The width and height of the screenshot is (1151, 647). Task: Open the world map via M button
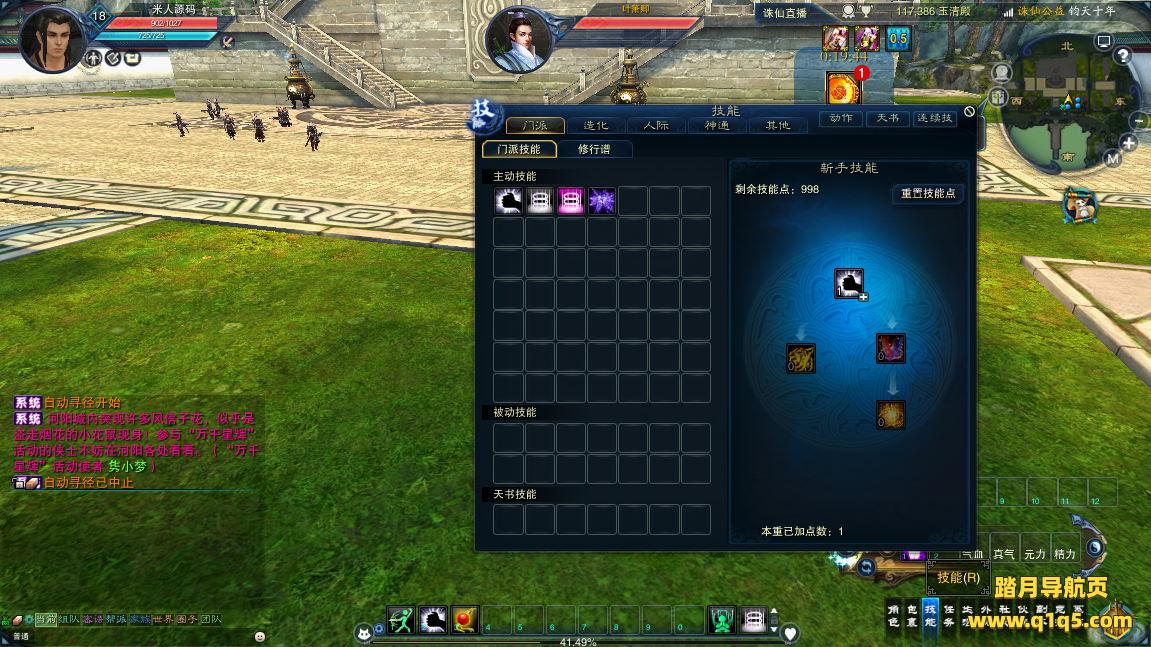click(1113, 158)
